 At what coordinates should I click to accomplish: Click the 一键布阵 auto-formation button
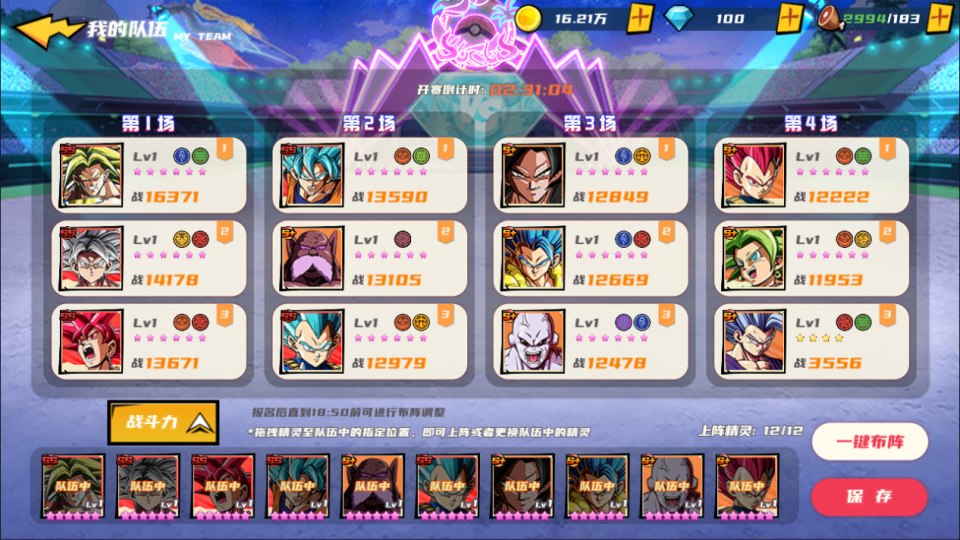coord(869,442)
